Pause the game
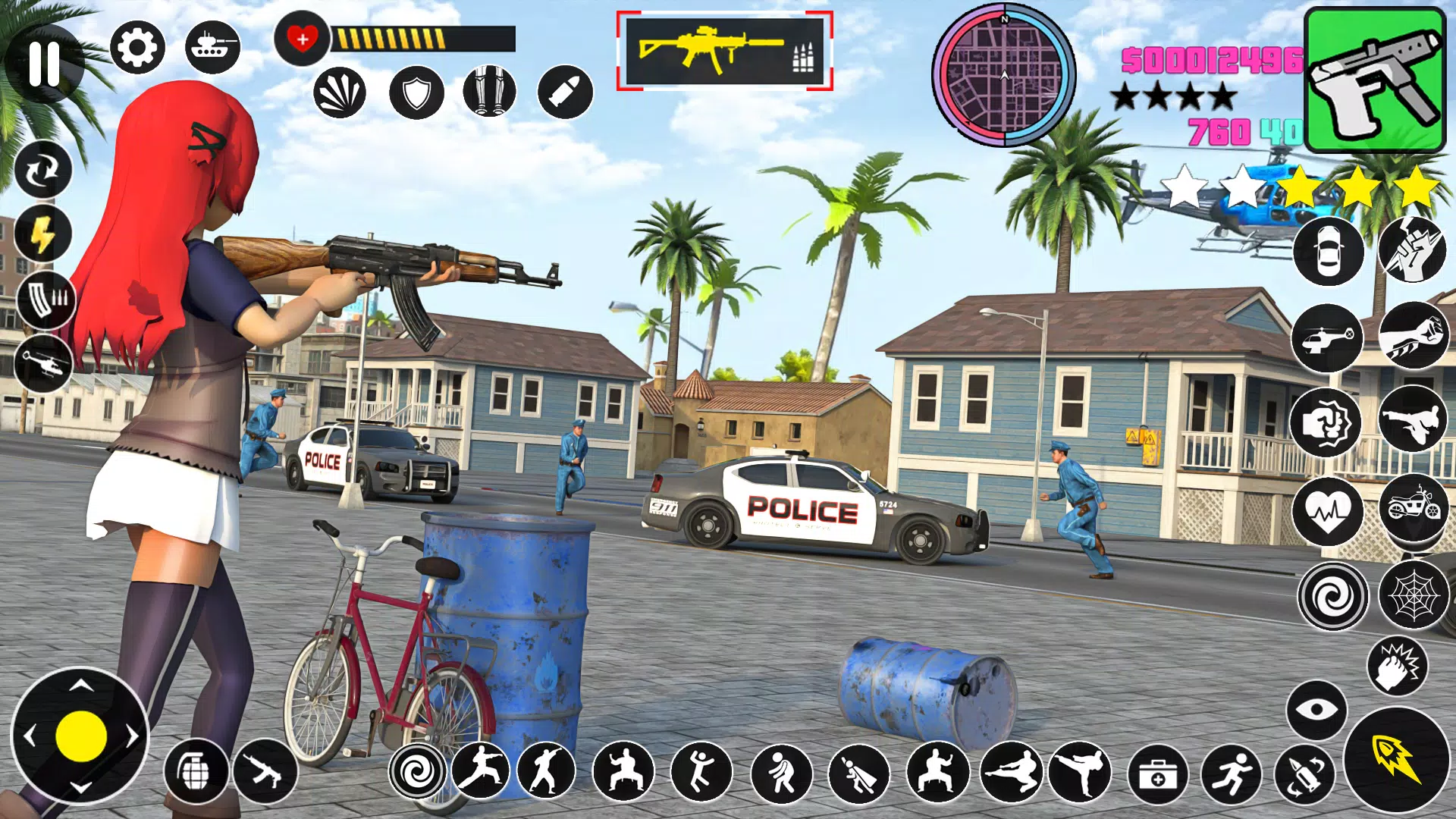This screenshot has height=819, width=1456. [44, 63]
